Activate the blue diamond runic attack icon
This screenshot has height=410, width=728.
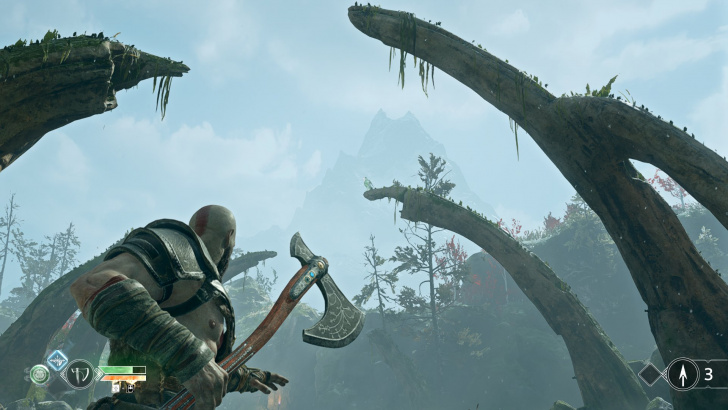coord(58,359)
